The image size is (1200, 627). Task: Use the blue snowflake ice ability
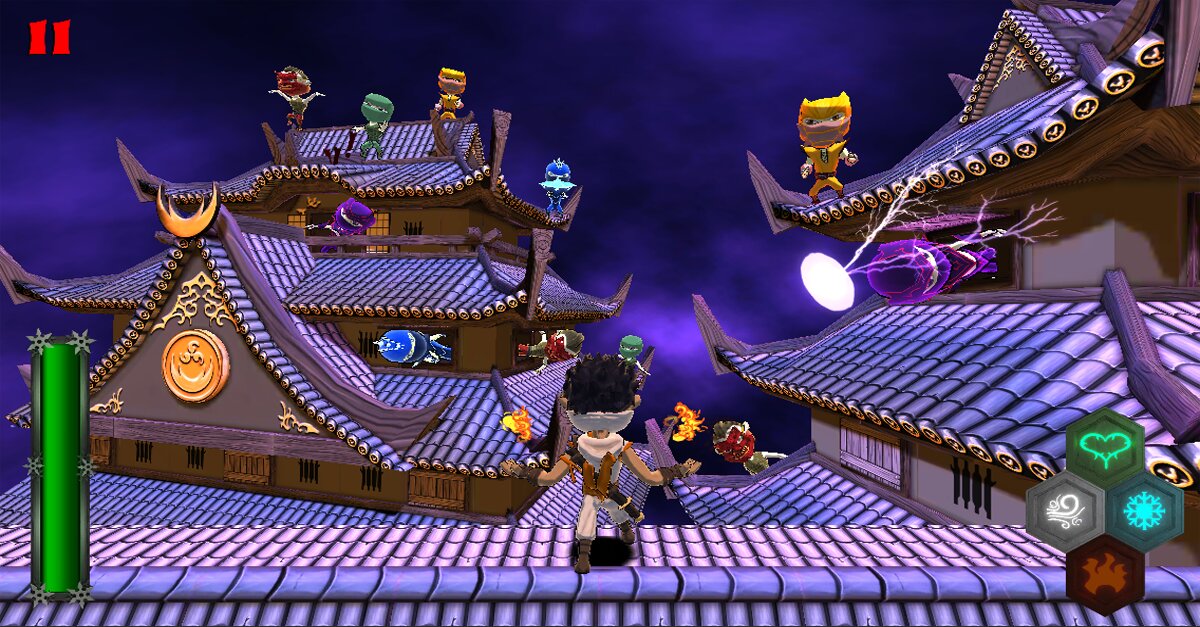(1144, 511)
